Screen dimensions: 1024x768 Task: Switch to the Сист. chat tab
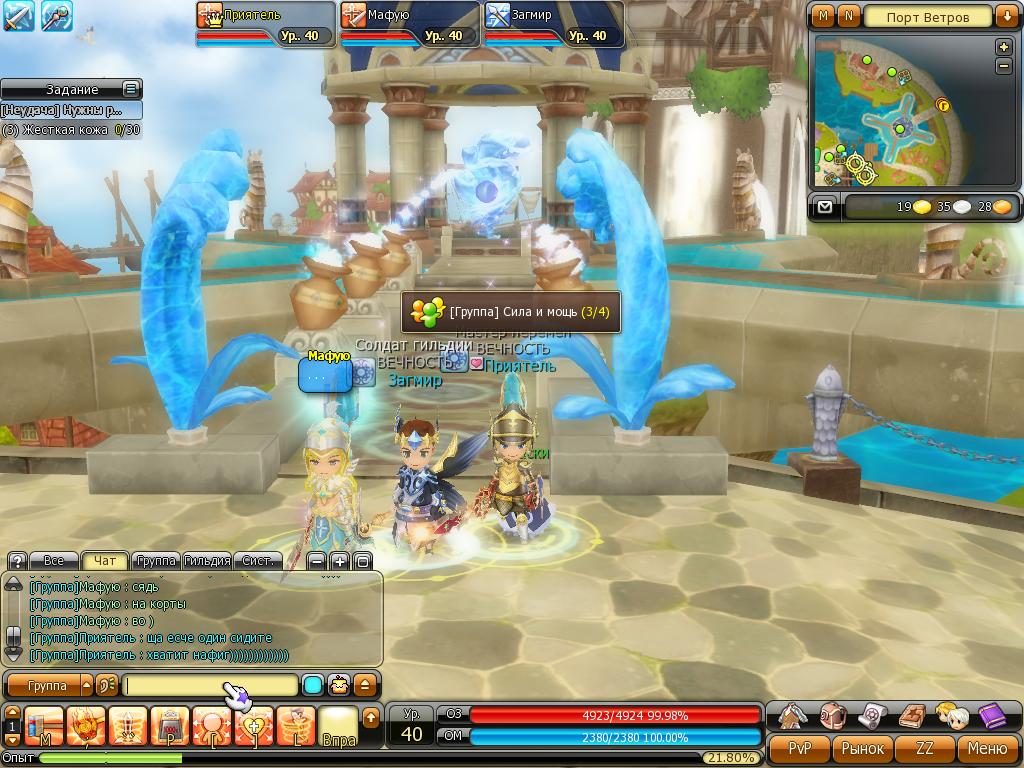pos(258,561)
